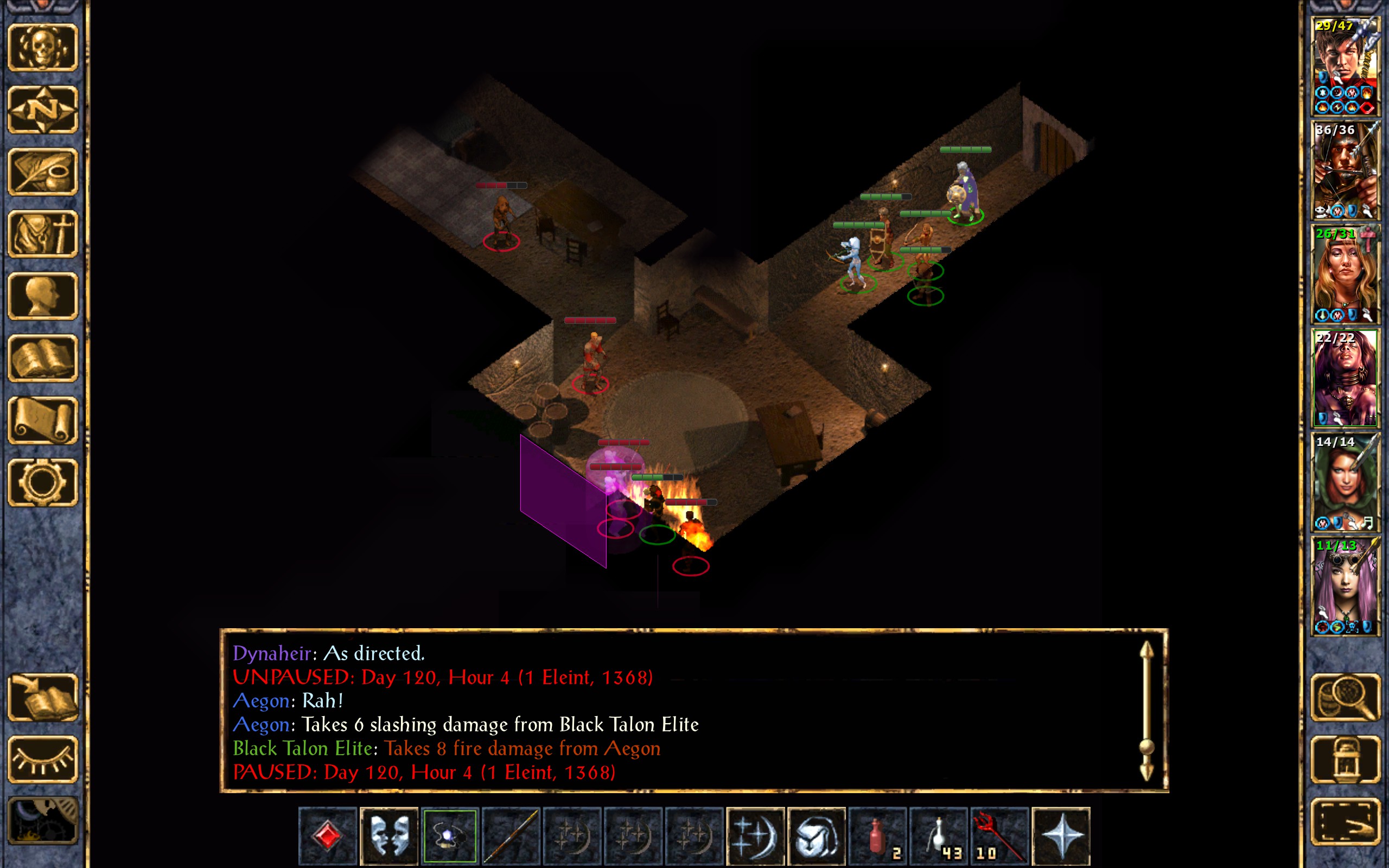Open the options gear menu
Image resolution: width=1389 pixels, height=868 pixels.
tap(43, 482)
